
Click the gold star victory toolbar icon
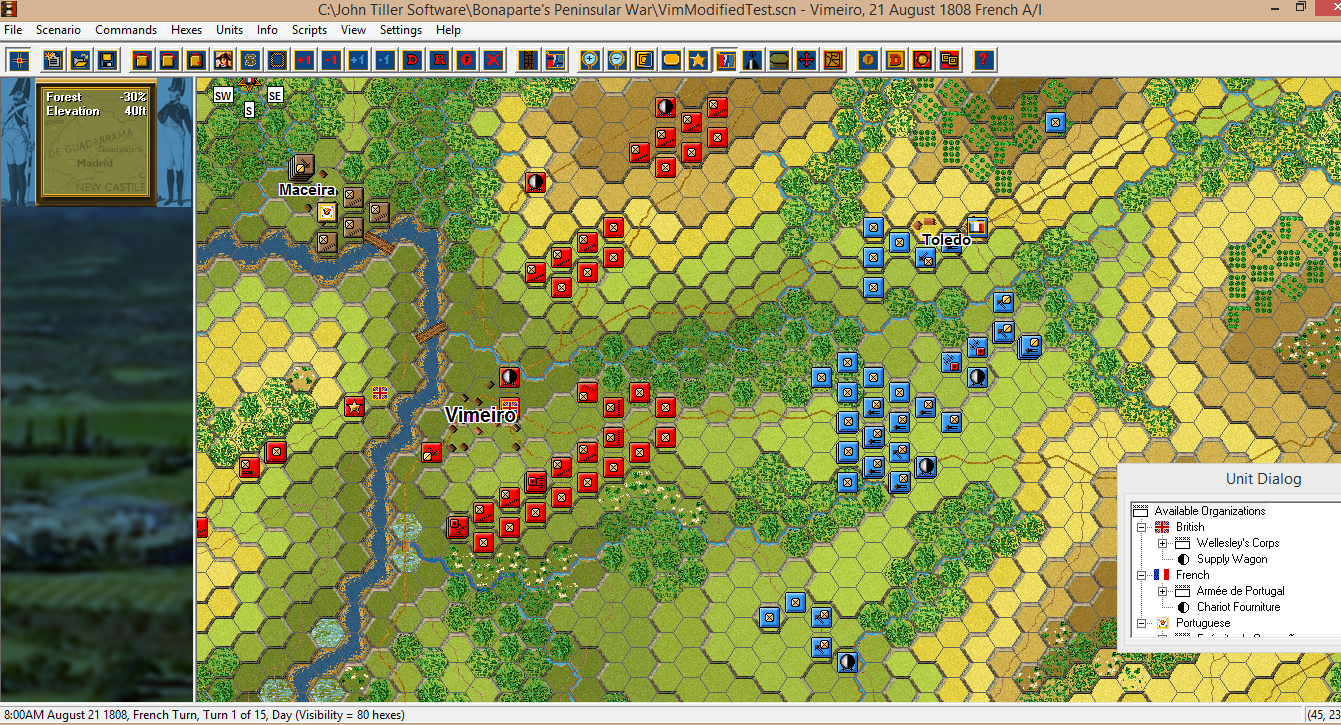click(698, 60)
